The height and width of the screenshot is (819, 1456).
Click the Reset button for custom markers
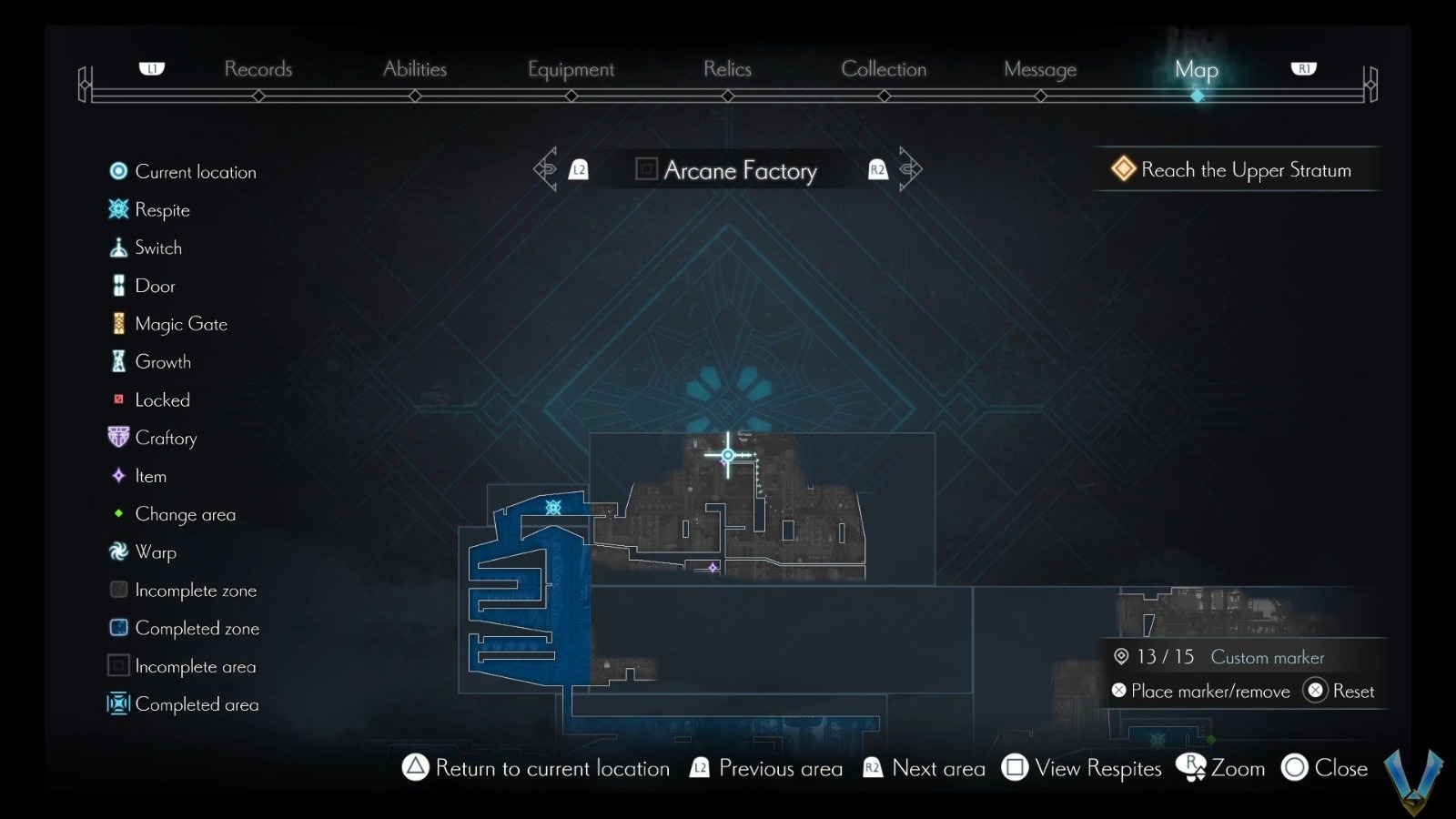point(1340,691)
